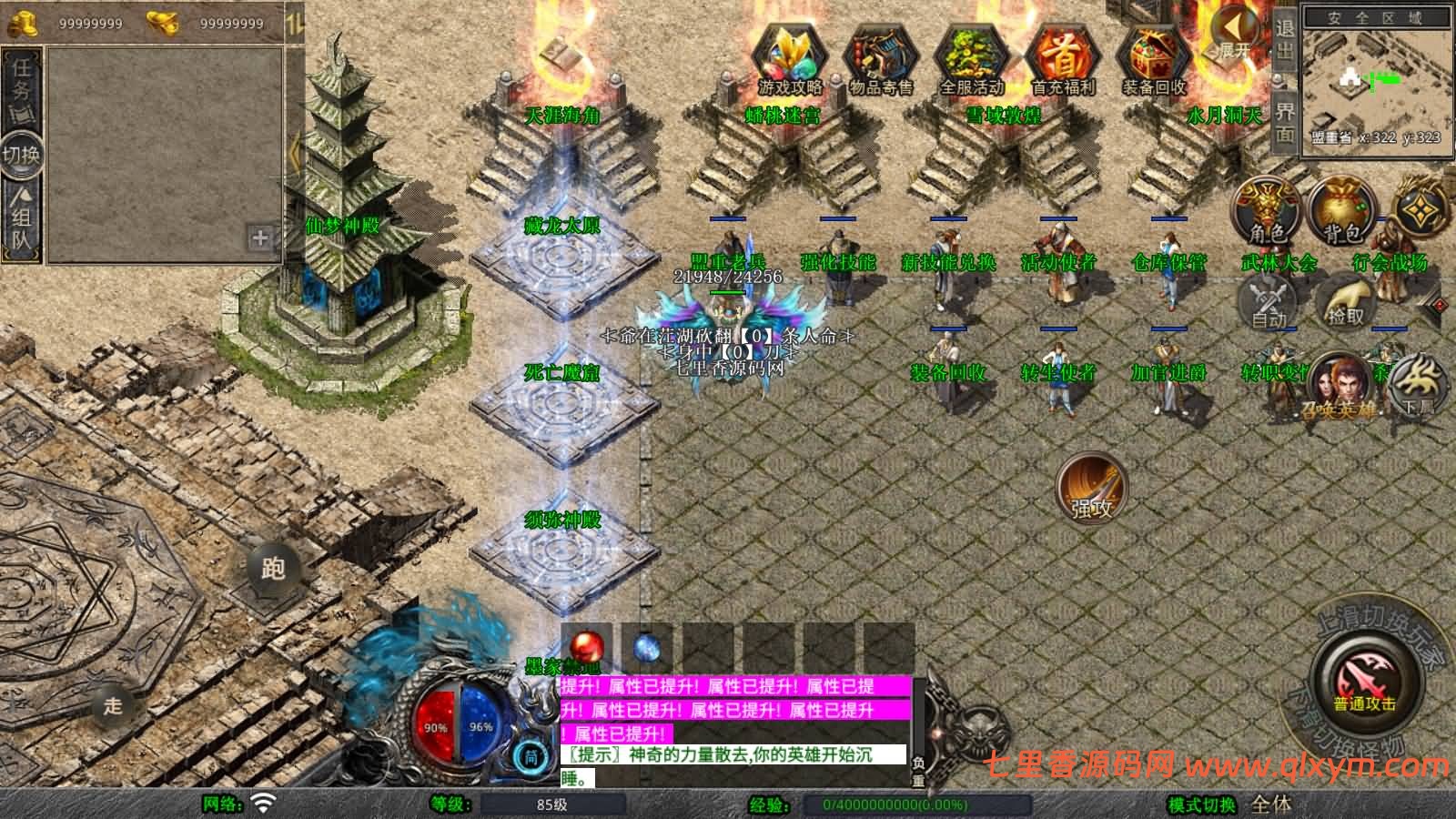1456x819 pixels.
Task: Select the 跑 run movement button
Action: point(272,569)
